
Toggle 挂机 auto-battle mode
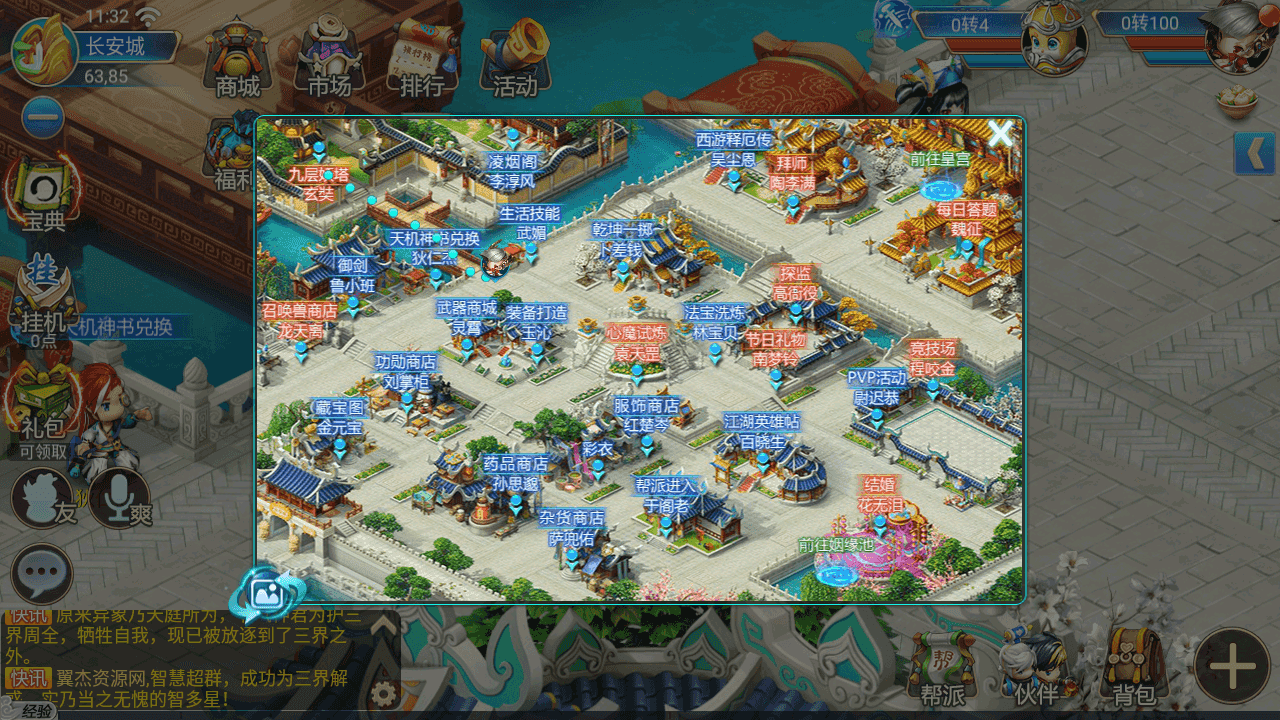(x=43, y=295)
